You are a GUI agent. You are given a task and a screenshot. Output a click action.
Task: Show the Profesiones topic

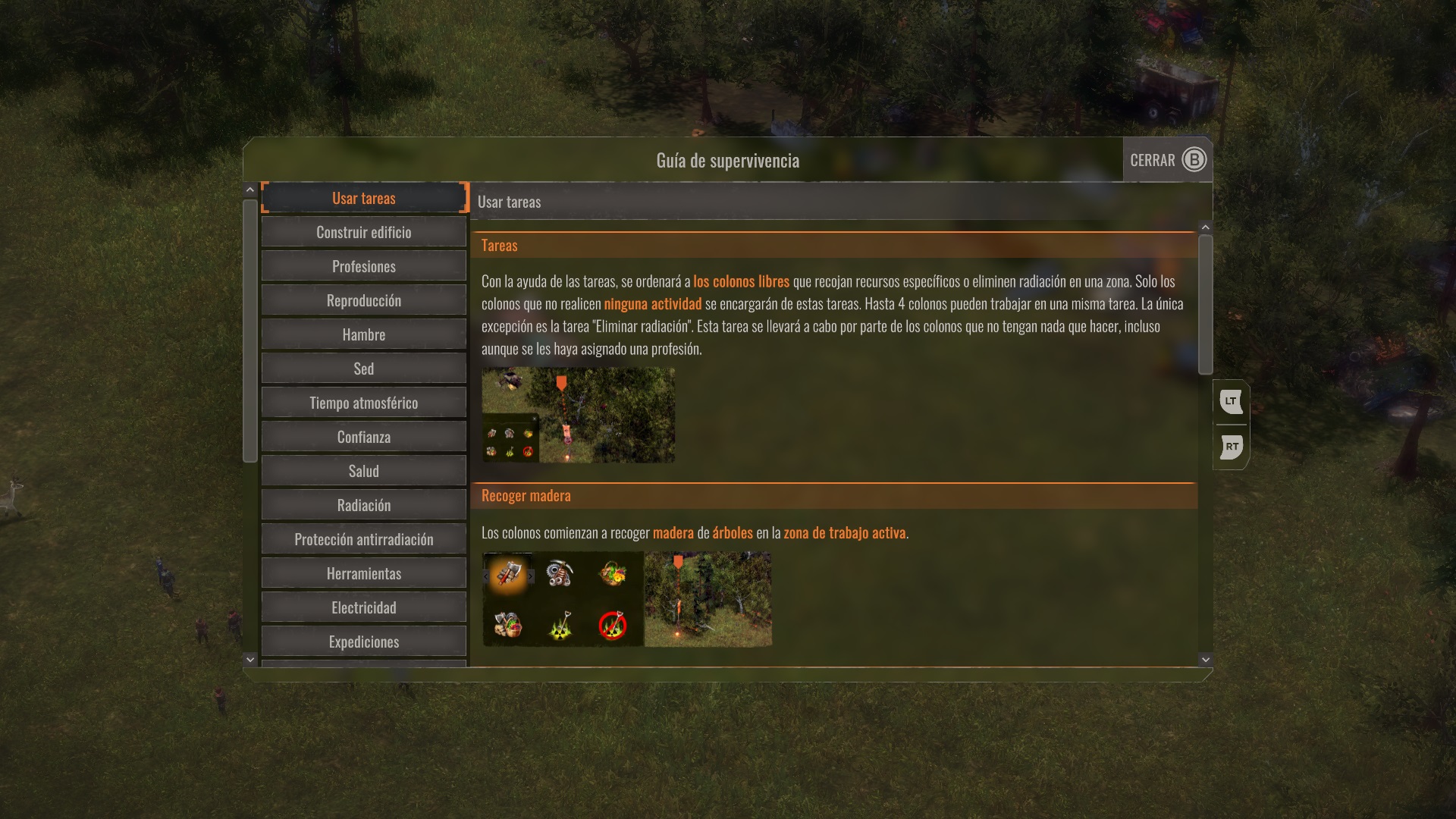click(364, 266)
